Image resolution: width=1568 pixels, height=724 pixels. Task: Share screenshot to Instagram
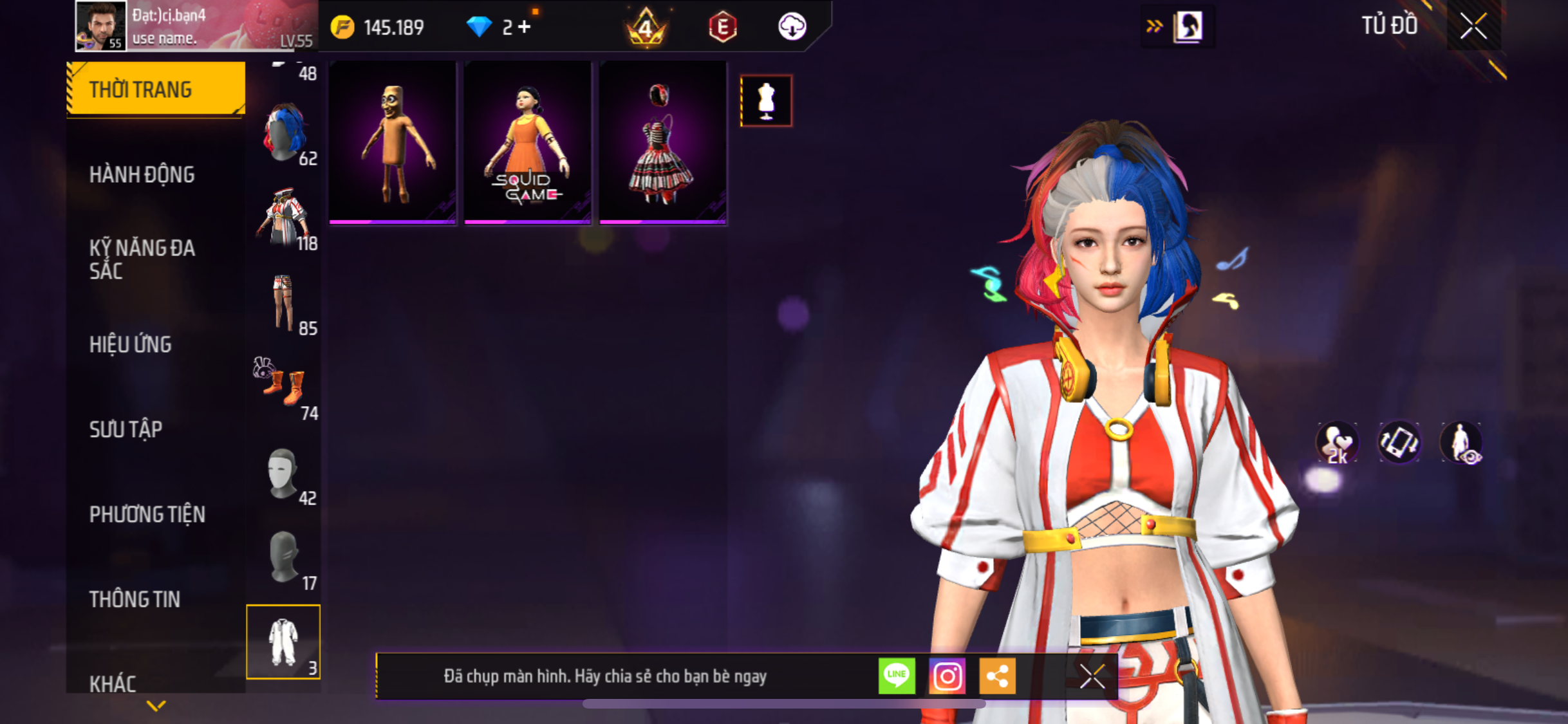click(947, 676)
